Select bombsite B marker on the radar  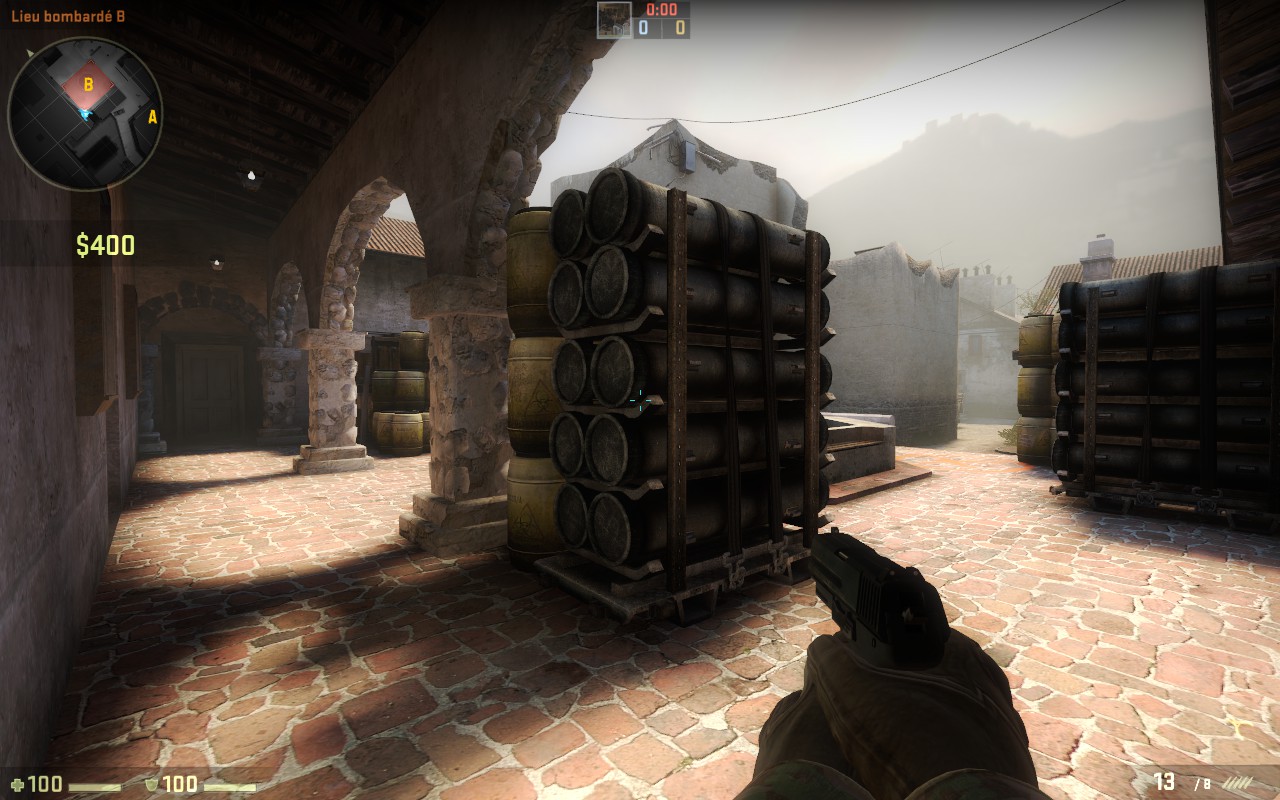coord(88,85)
